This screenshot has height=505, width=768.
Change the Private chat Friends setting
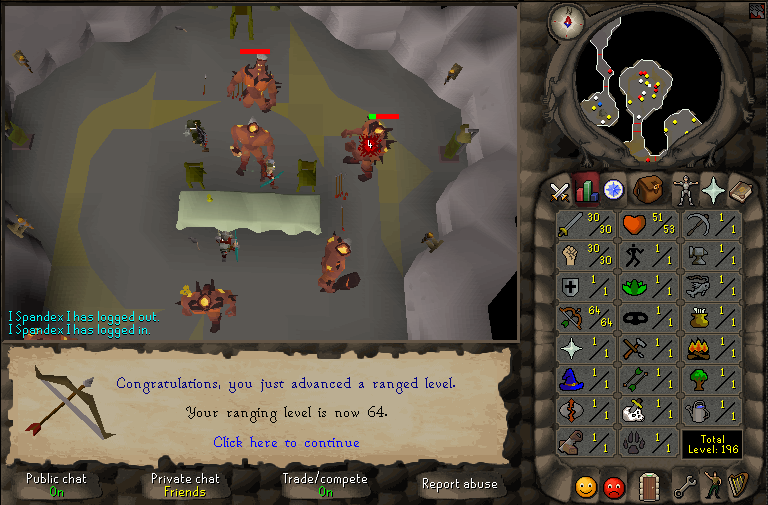(185, 485)
